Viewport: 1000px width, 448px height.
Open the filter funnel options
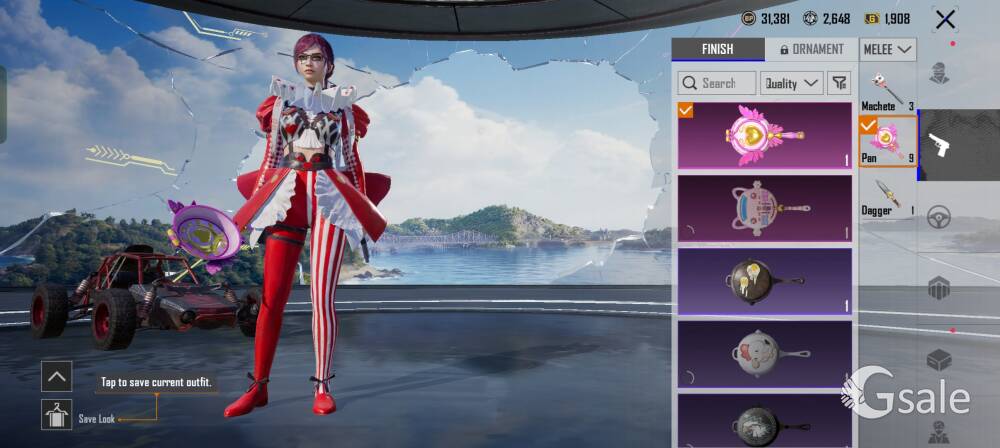click(x=840, y=83)
